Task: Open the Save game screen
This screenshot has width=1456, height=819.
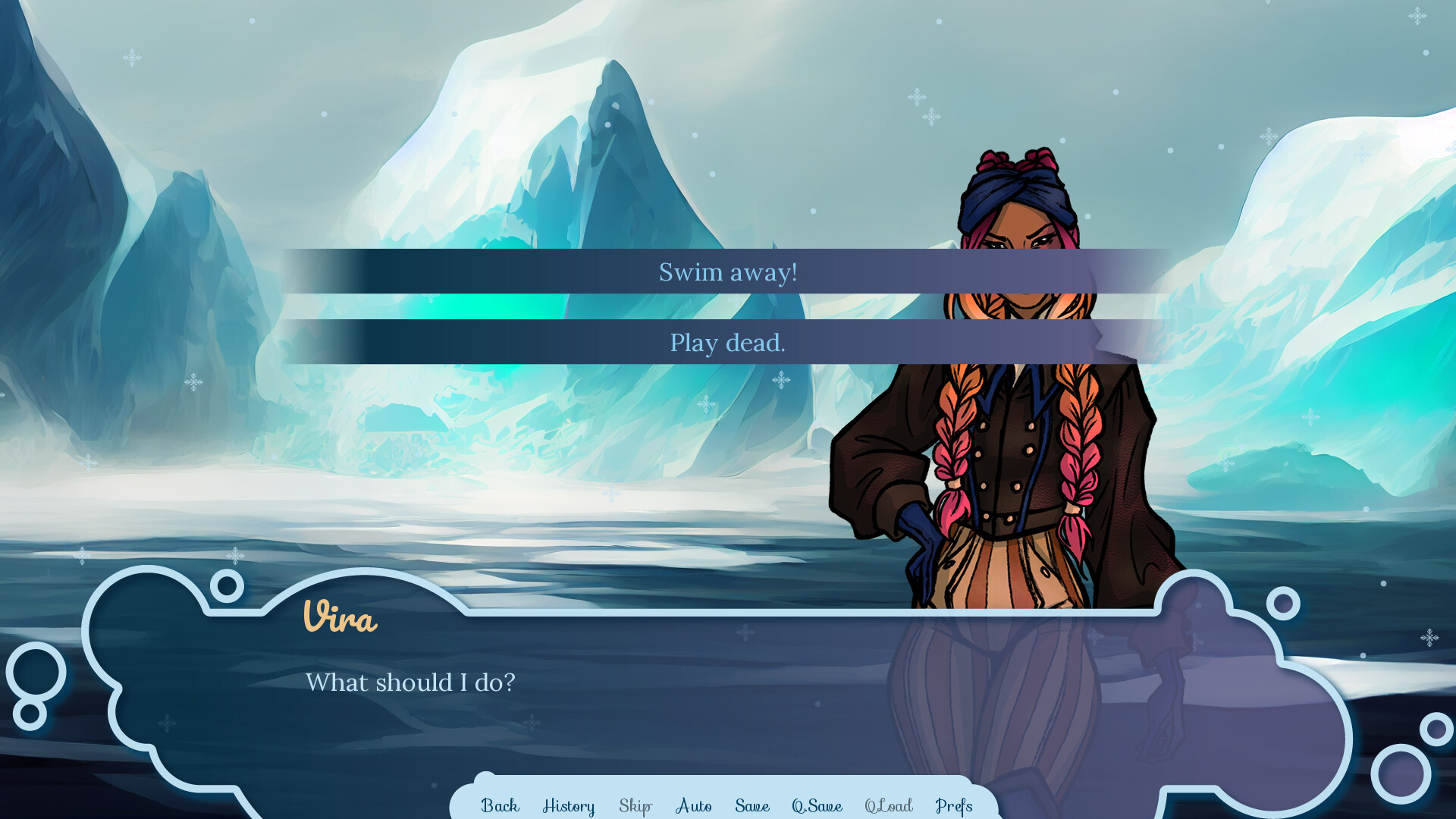Action: click(752, 806)
